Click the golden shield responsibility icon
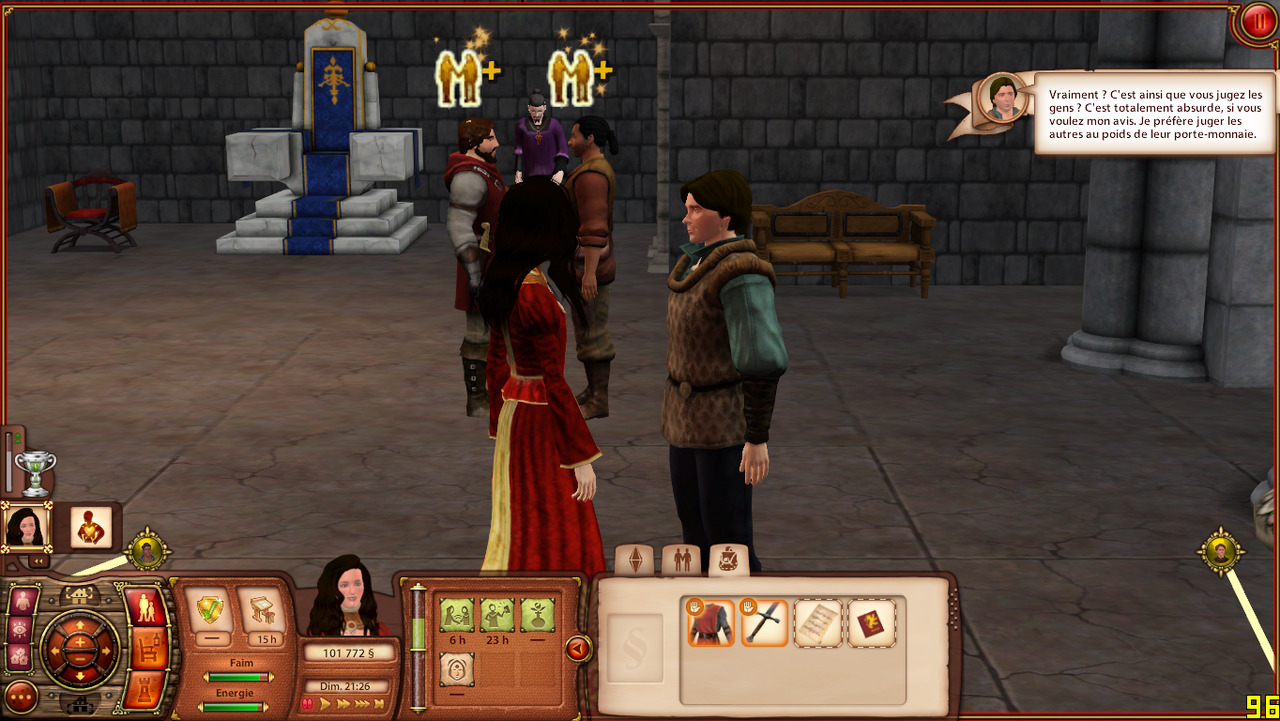Image resolution: width=1280 pixels, height=721 pixels. (210, 610)
